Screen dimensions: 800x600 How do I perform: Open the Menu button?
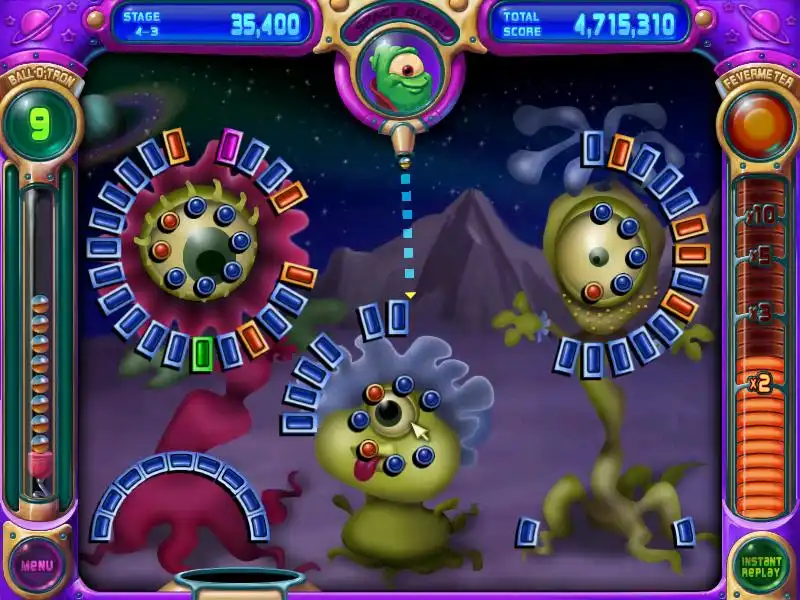pos(38,565)
